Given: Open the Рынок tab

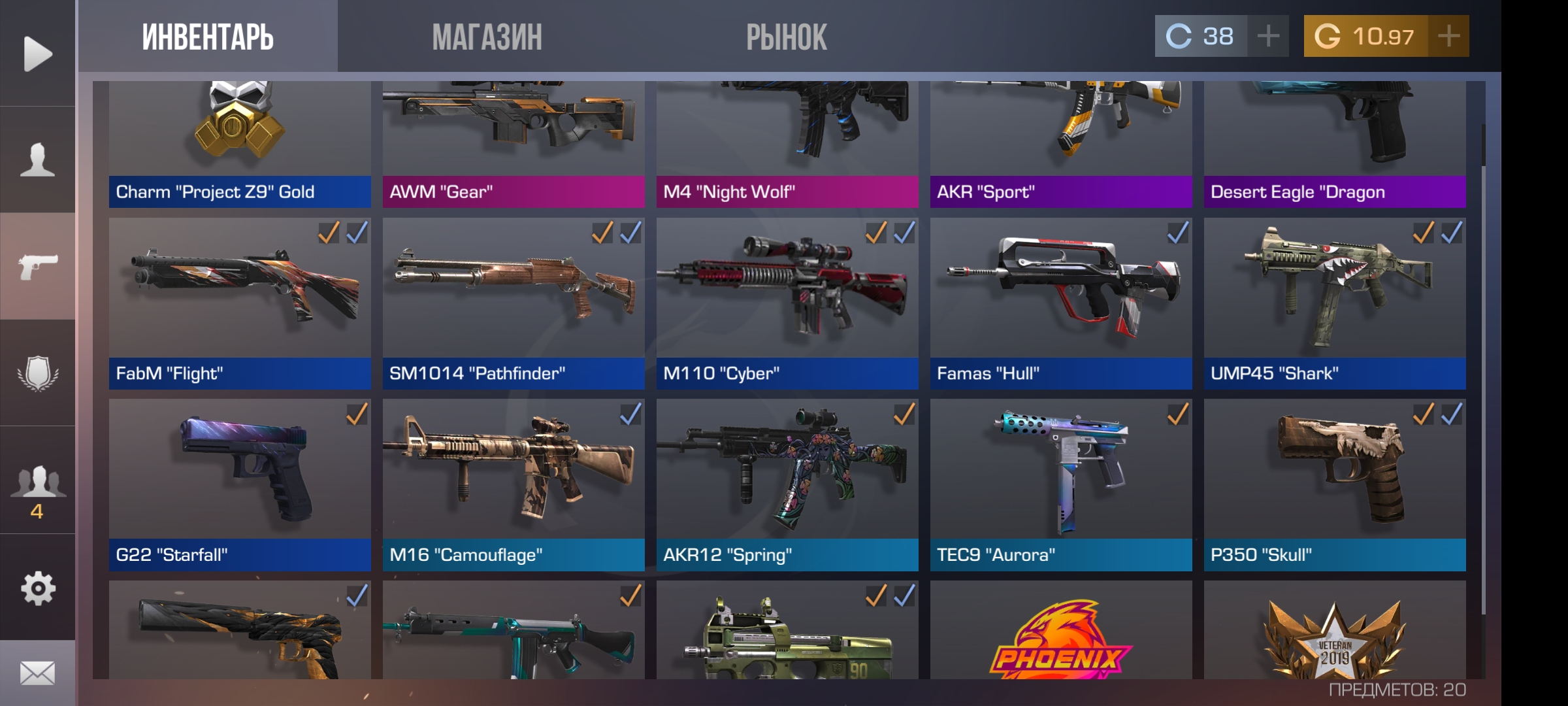Looking at the screenshot, I should pos(787,37).
